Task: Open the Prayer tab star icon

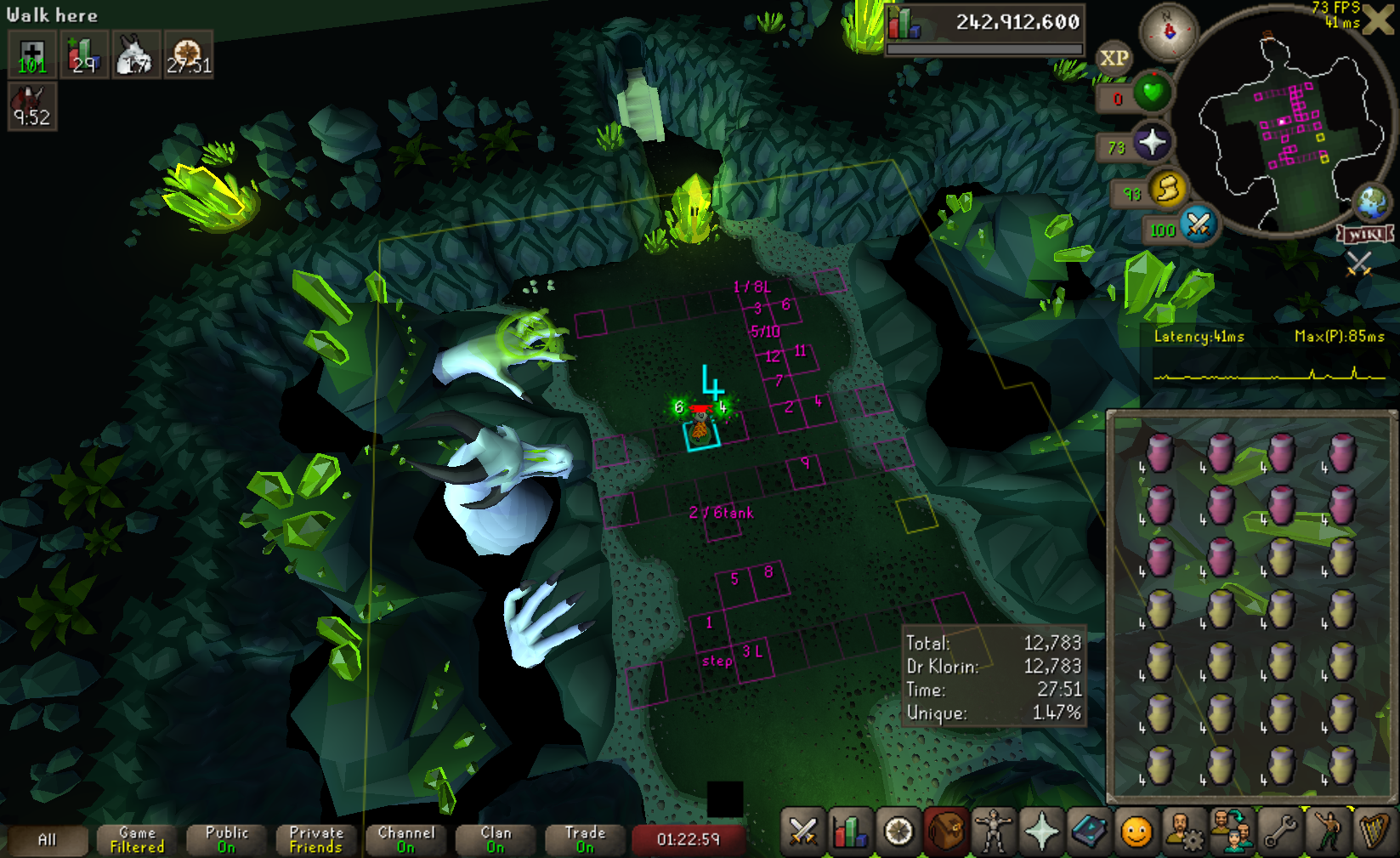Action: (1041, 831)
